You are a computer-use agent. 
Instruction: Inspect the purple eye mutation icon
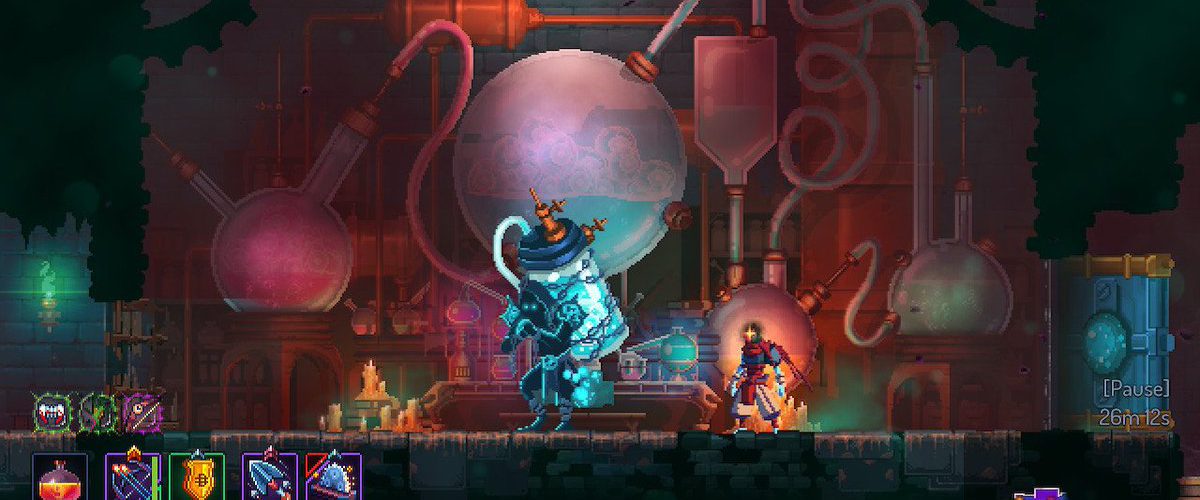click(x=142, y=410)
